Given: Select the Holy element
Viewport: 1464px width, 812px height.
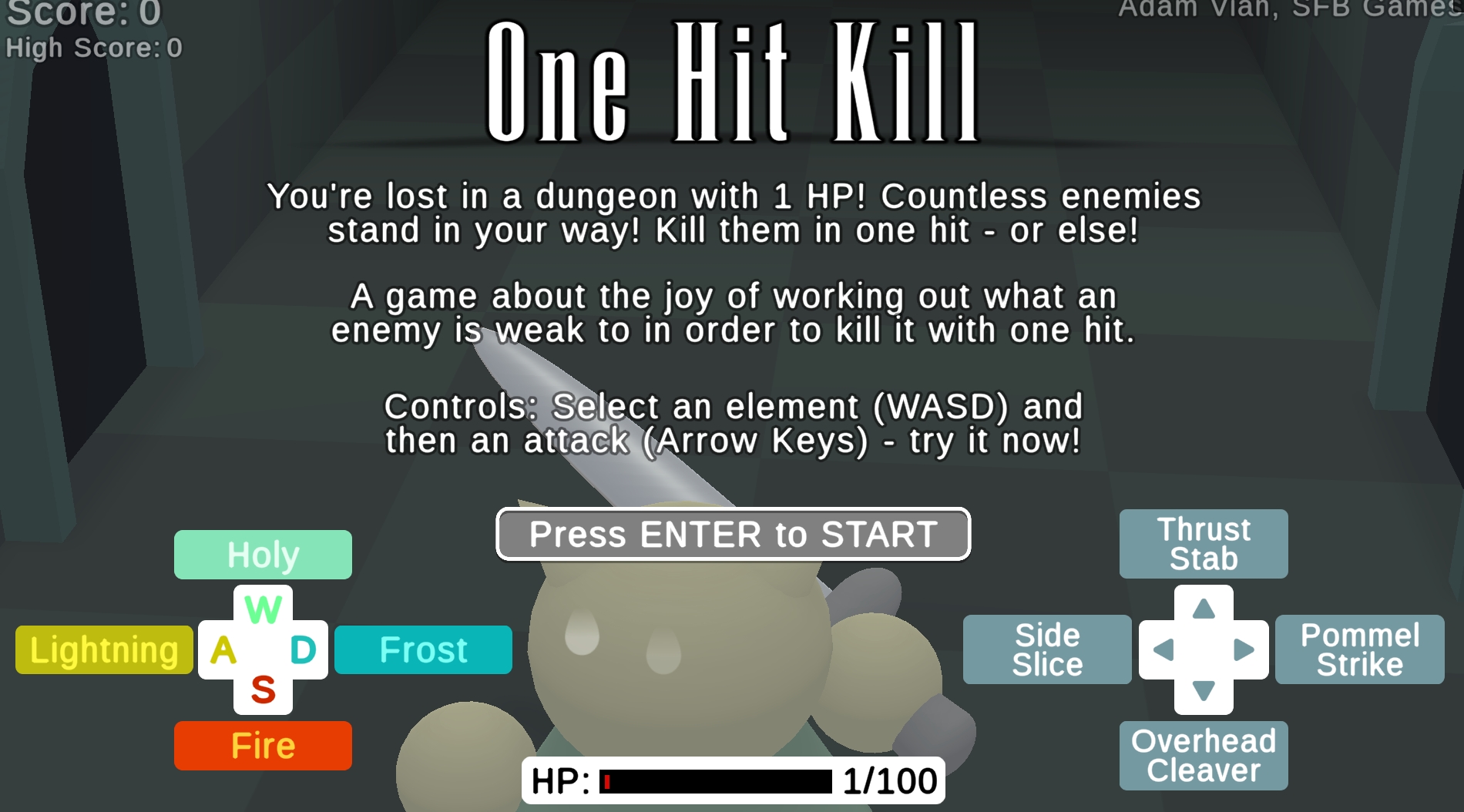Looking at the screenshot, I should [x=263, y=553].
